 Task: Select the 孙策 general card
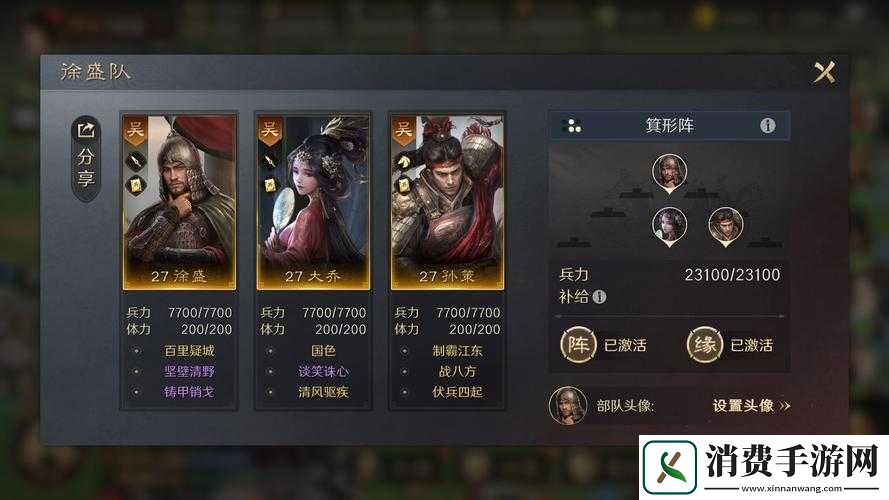pos(447,201)
